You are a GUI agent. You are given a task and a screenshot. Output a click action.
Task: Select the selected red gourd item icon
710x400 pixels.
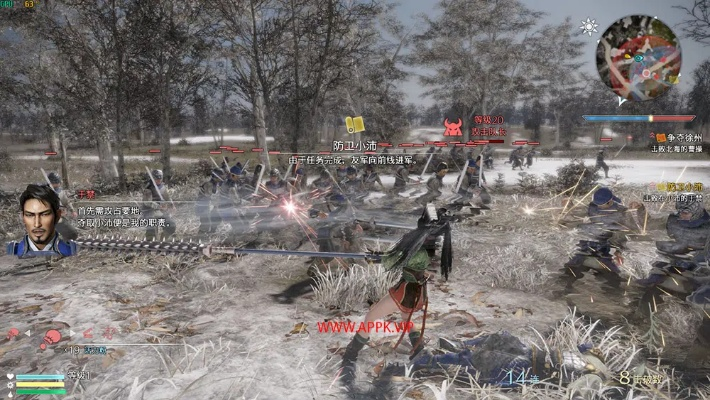pyautogui.click(x=48, y=337)
